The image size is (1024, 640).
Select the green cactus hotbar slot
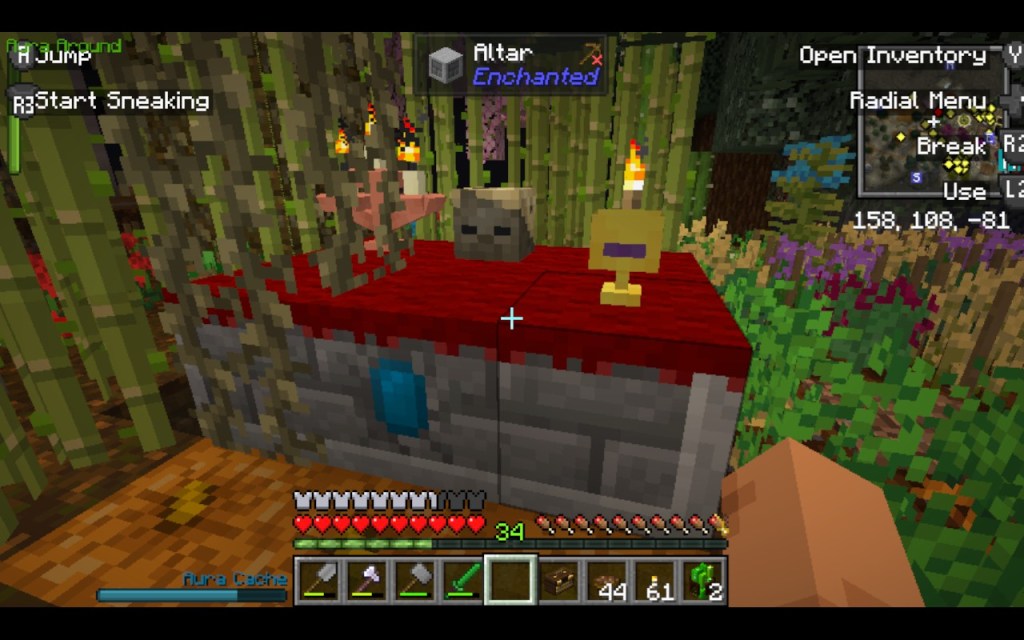pos(703,581)
